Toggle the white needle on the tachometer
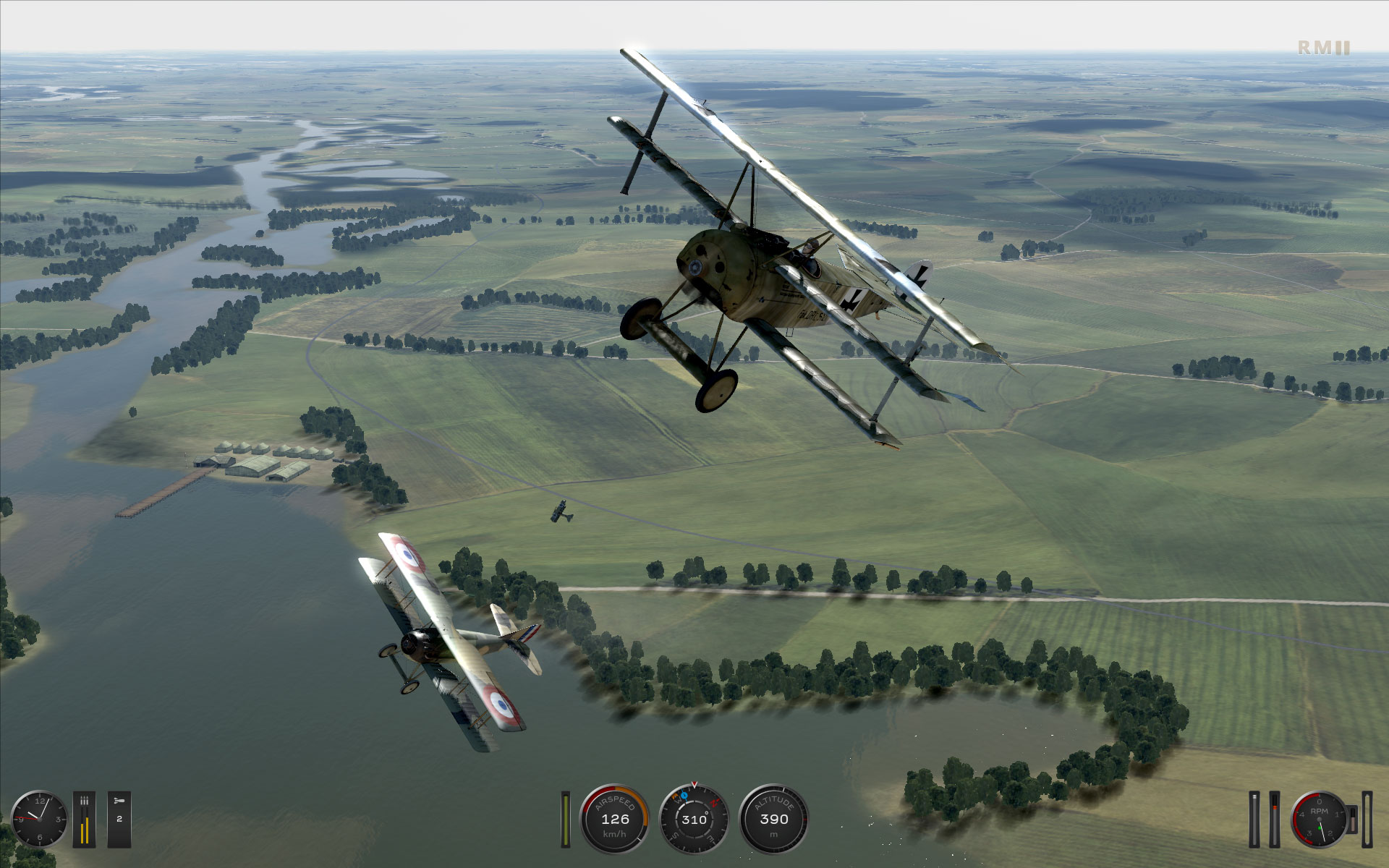Image resolution: width=1389 pixels, height=868 pixels. point(1323,833)
